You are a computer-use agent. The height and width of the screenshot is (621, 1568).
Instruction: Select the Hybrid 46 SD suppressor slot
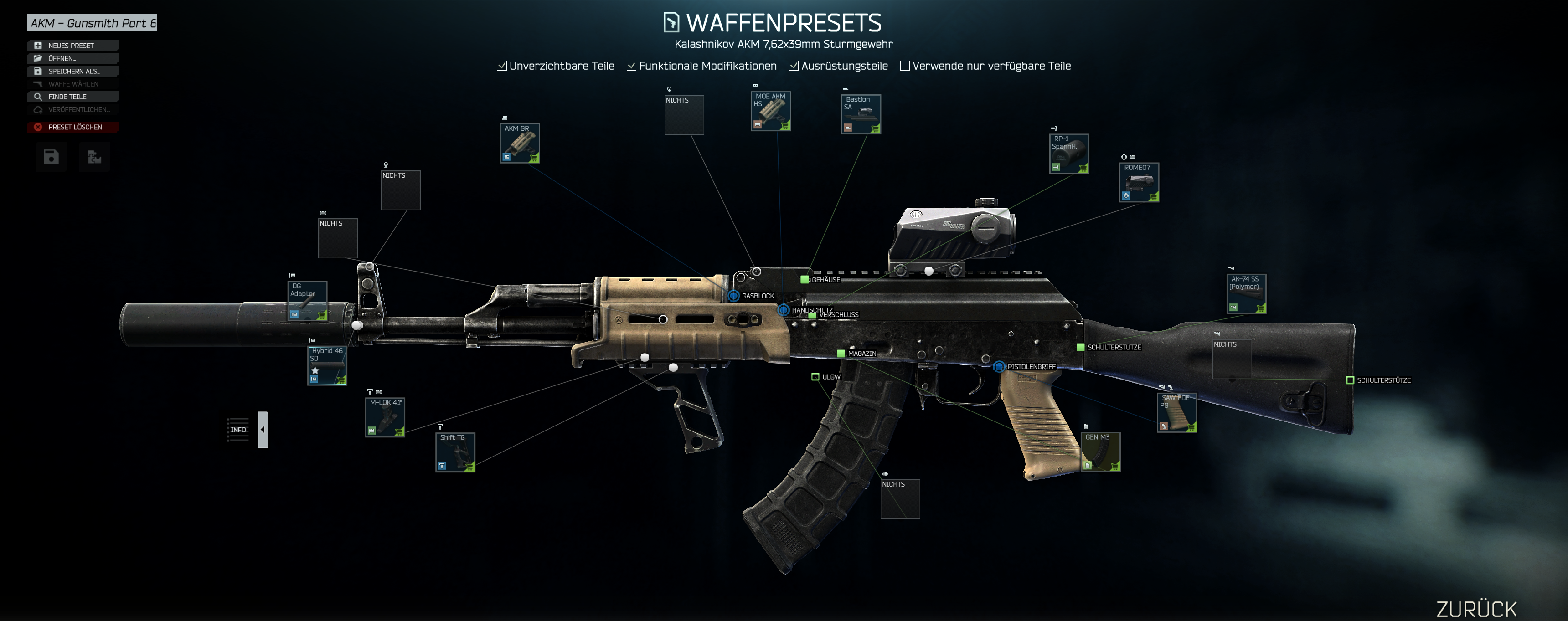tap(327, 365)
